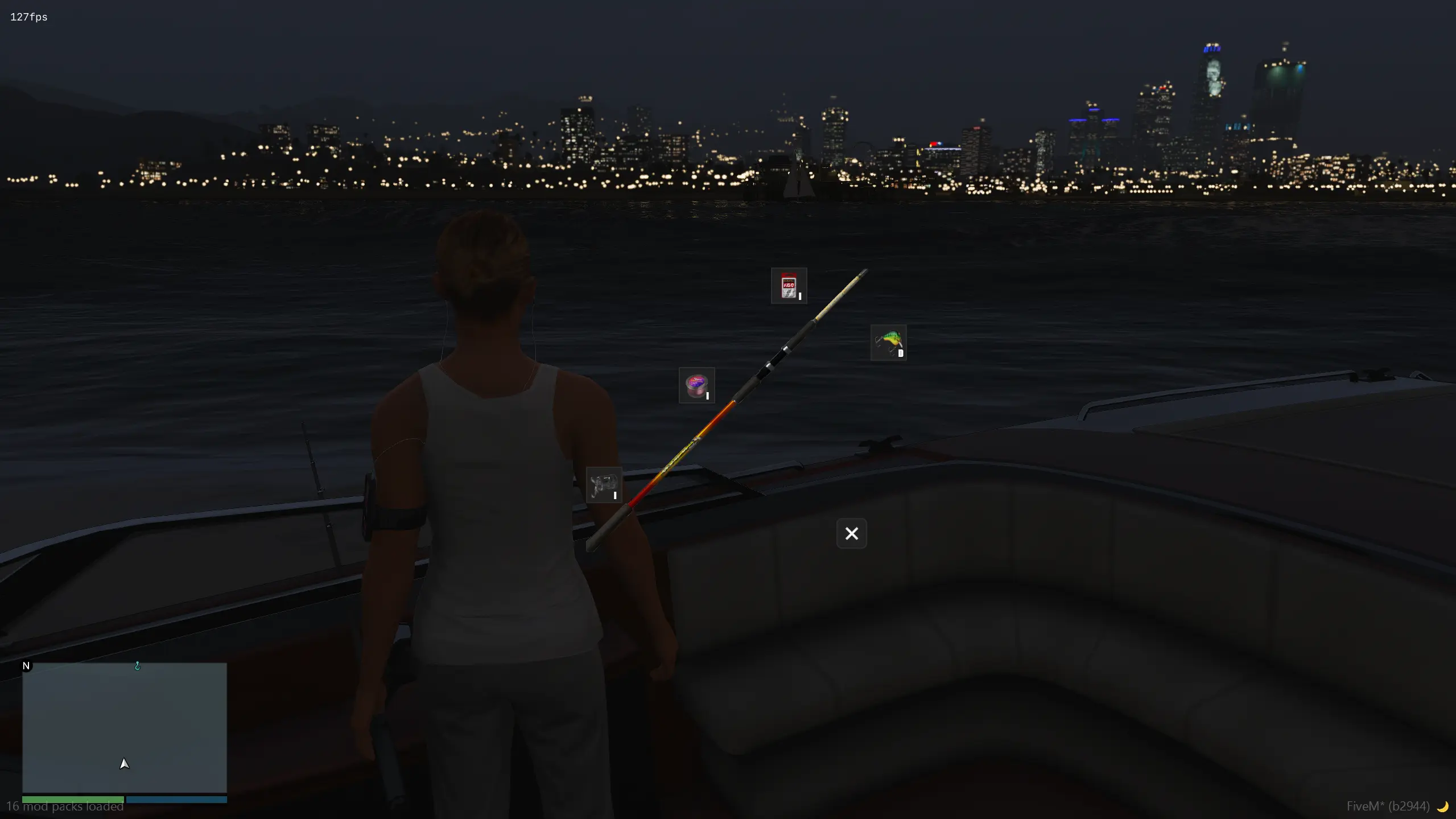Viewport: 1456px width, 819px height.
Task: Open the fishing reel slot
Action: [x=604, y=485]
